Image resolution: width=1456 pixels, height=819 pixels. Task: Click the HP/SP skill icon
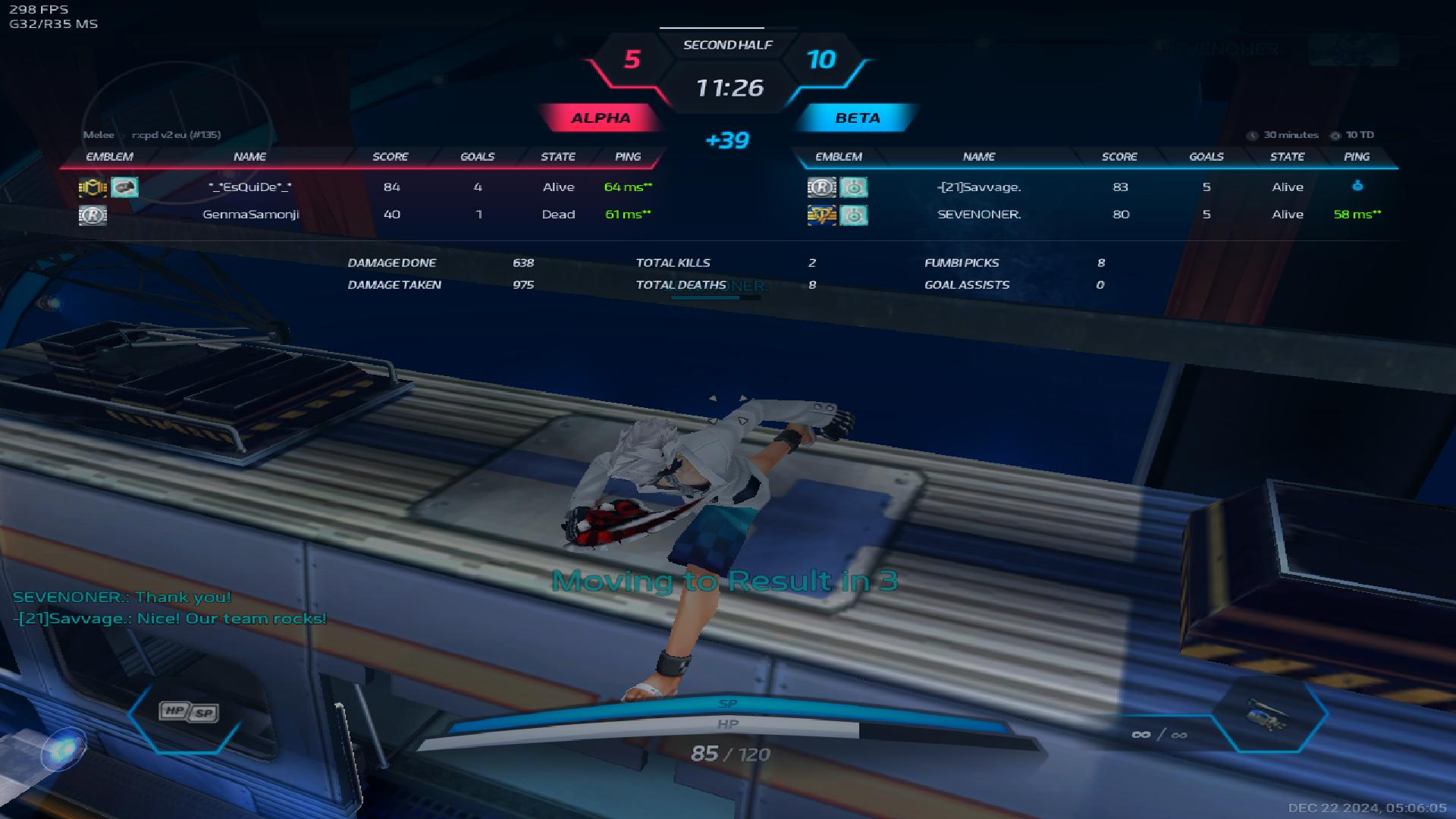(x=188, y=712)
